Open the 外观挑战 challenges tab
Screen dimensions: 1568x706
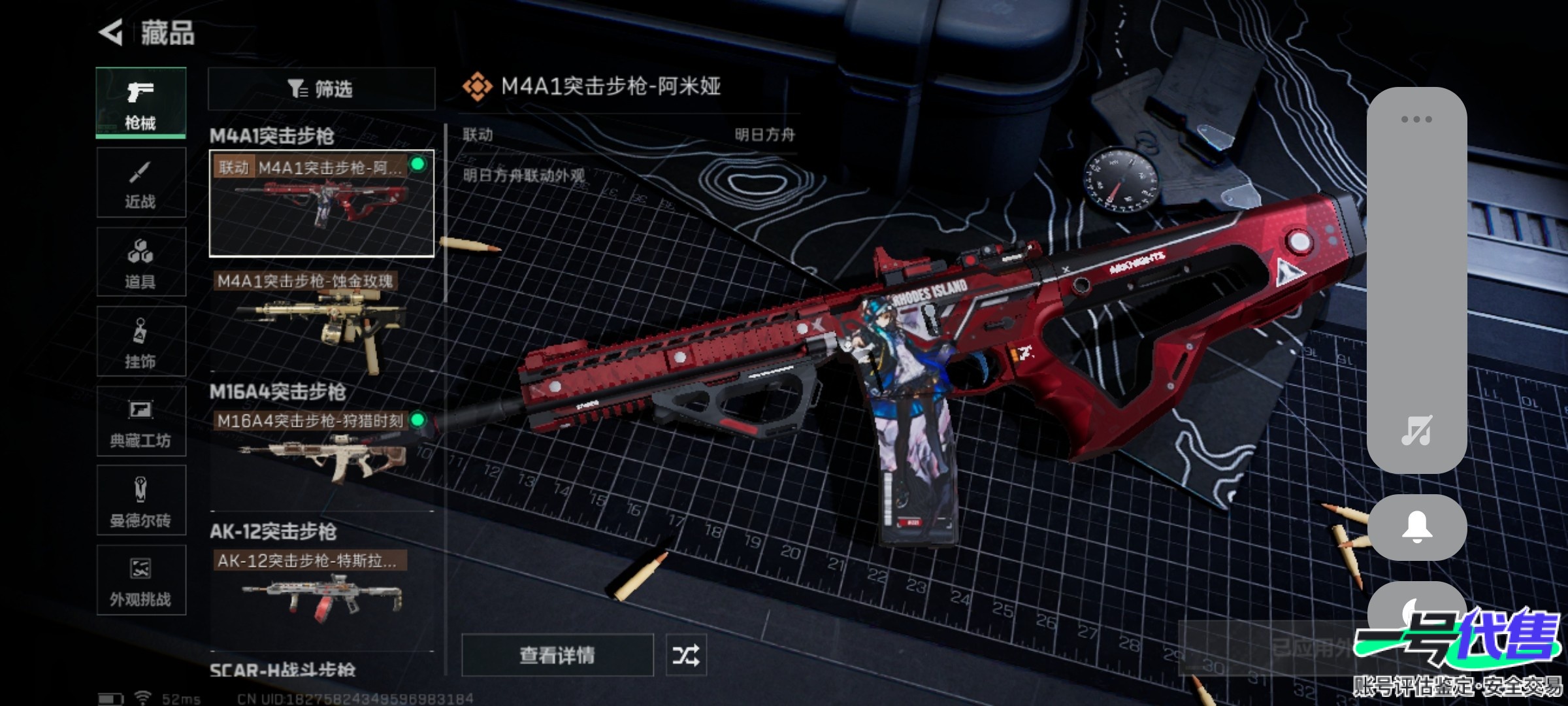coord(140,580)
